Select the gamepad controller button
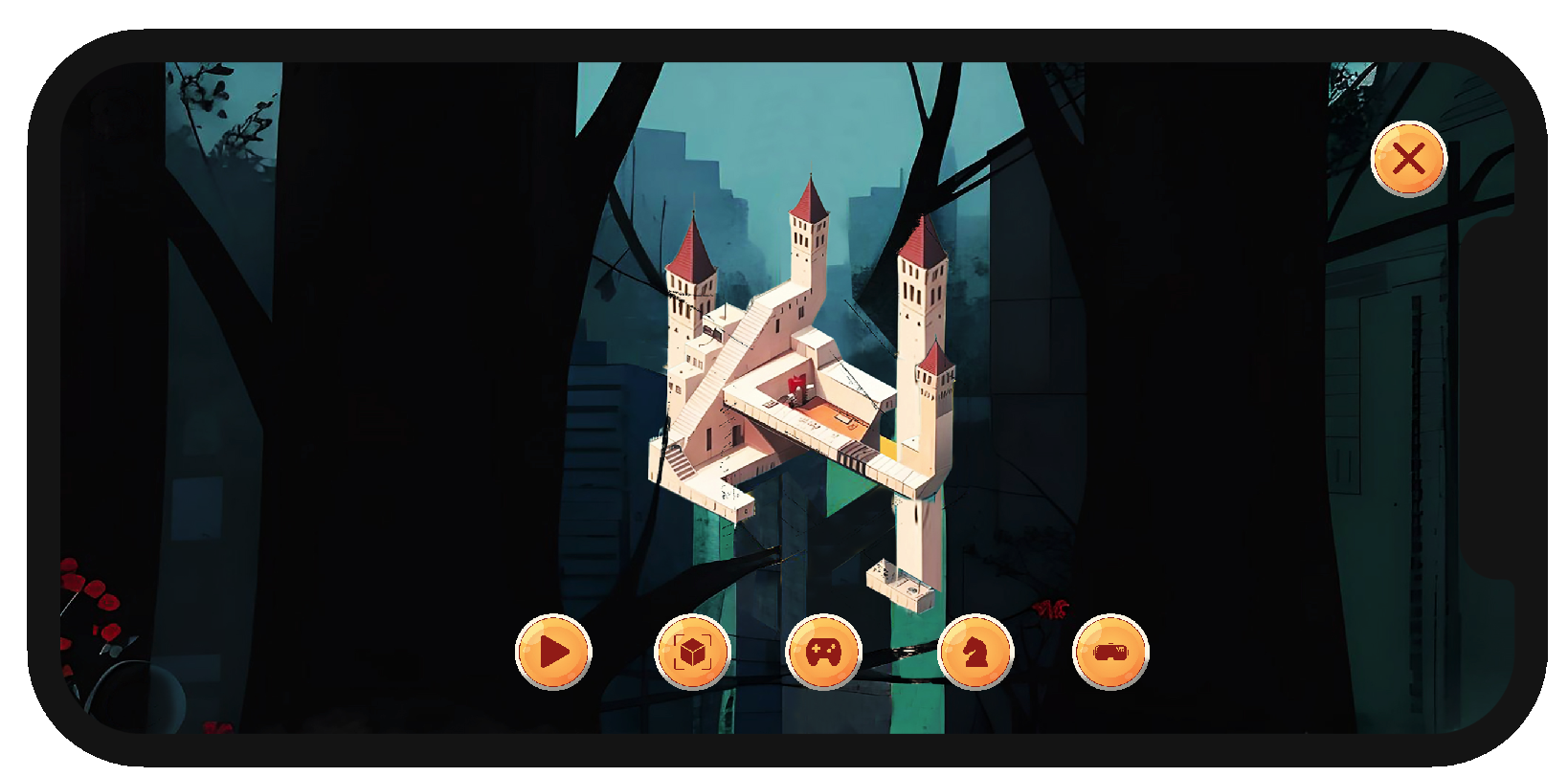Image resolution: width=1568 pixels, height=777 pixels. (x=823, y=652)
